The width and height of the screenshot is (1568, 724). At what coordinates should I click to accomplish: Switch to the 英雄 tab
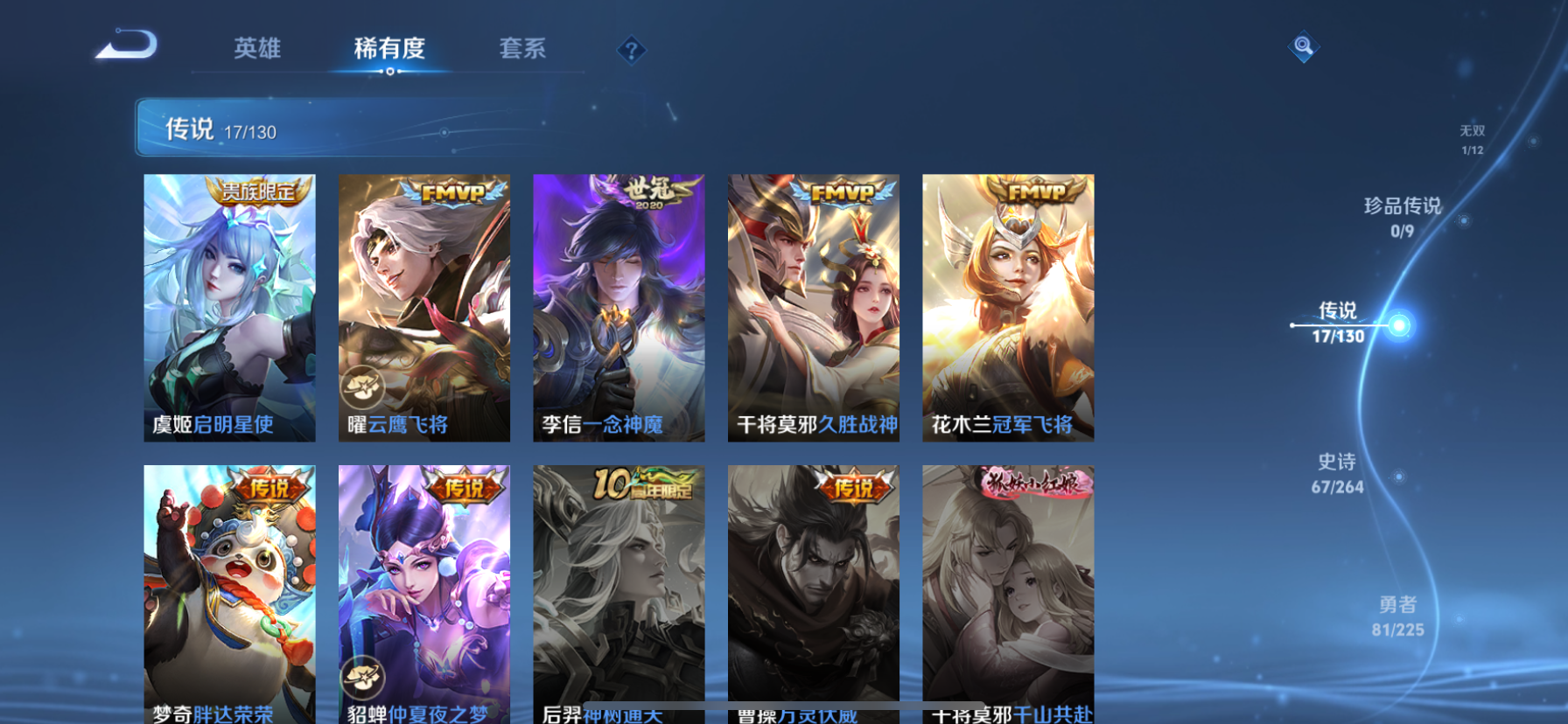click(257, 50)
